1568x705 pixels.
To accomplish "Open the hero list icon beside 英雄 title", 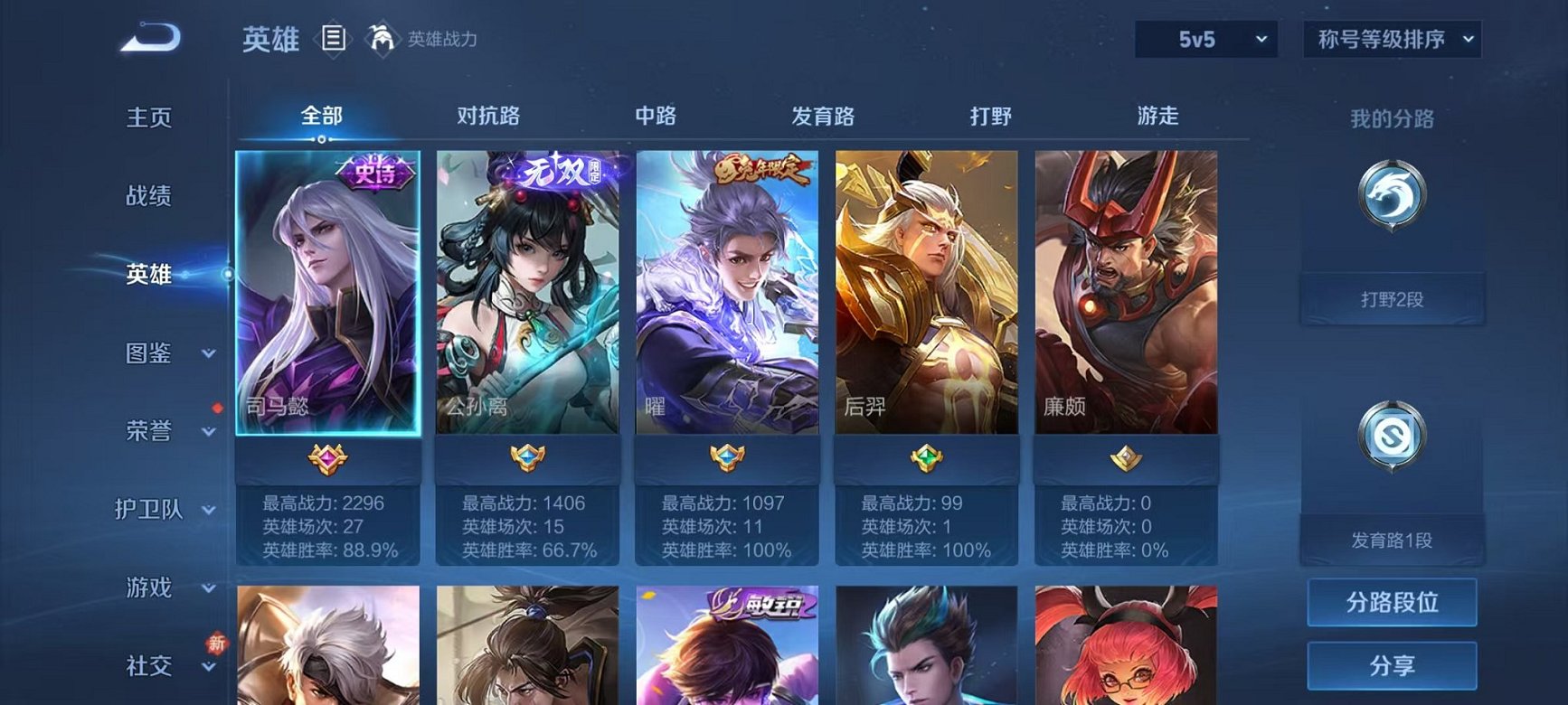I will [x=335, y=39].
